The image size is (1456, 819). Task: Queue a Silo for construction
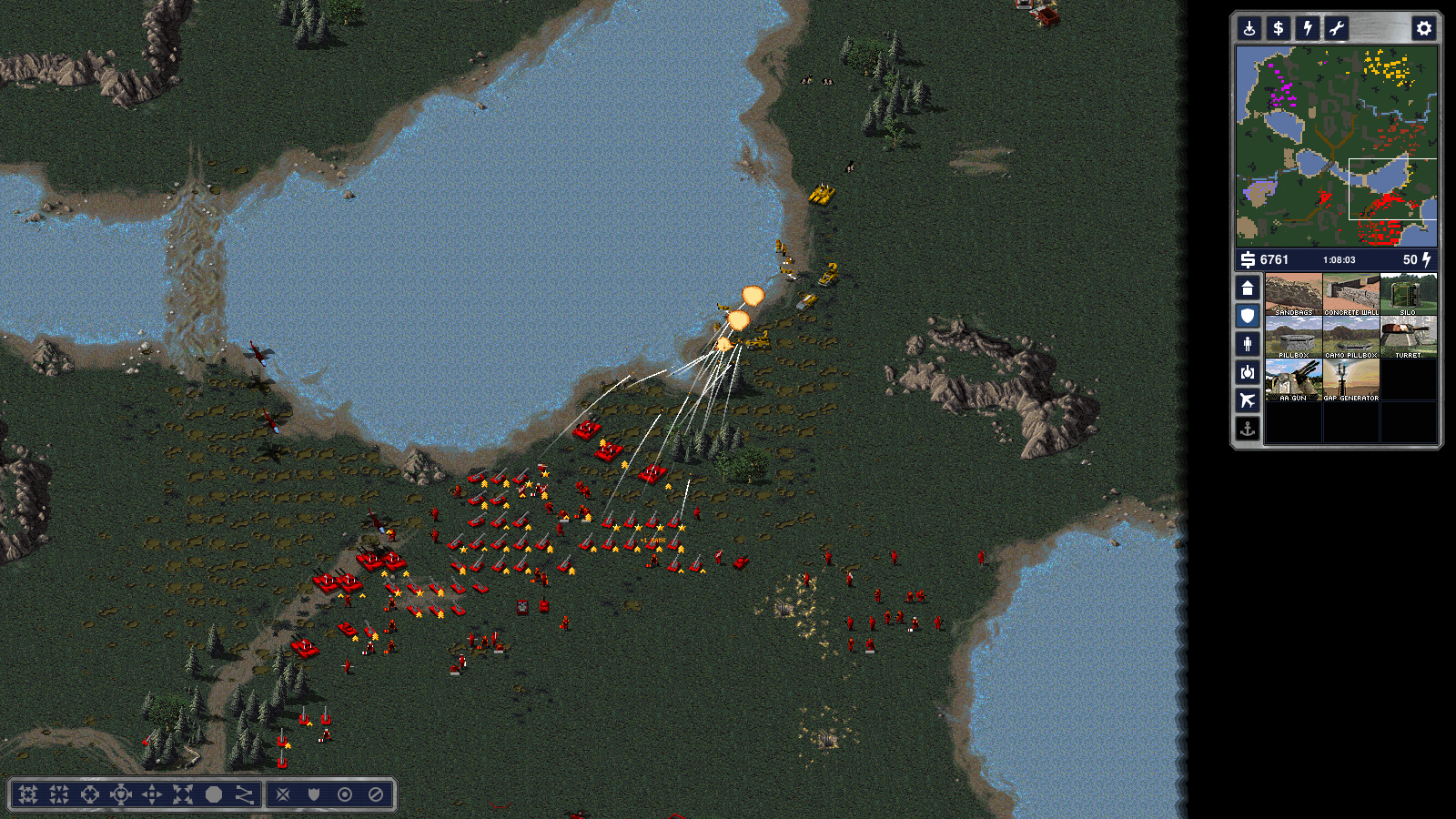click(1408, 294)
